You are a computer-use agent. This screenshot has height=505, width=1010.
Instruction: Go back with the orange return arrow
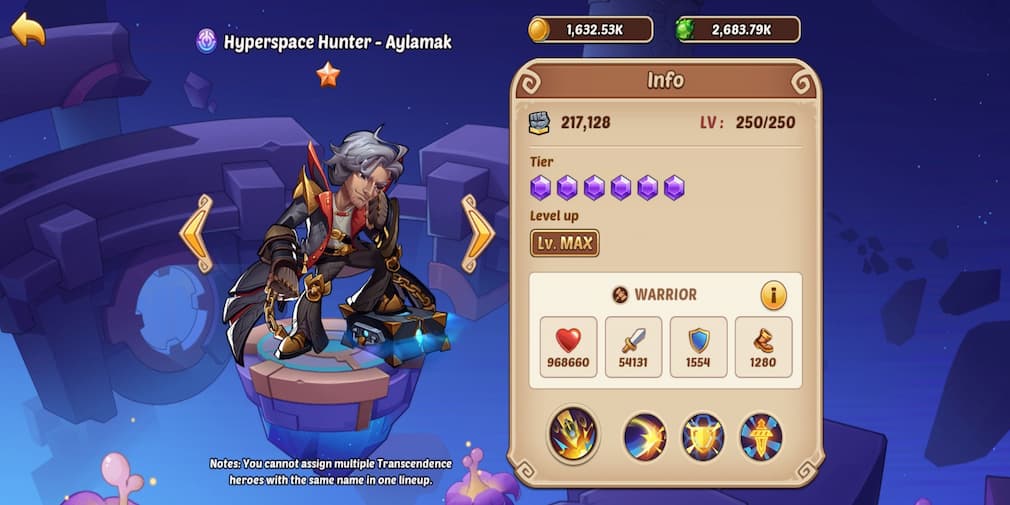(28, 29)
